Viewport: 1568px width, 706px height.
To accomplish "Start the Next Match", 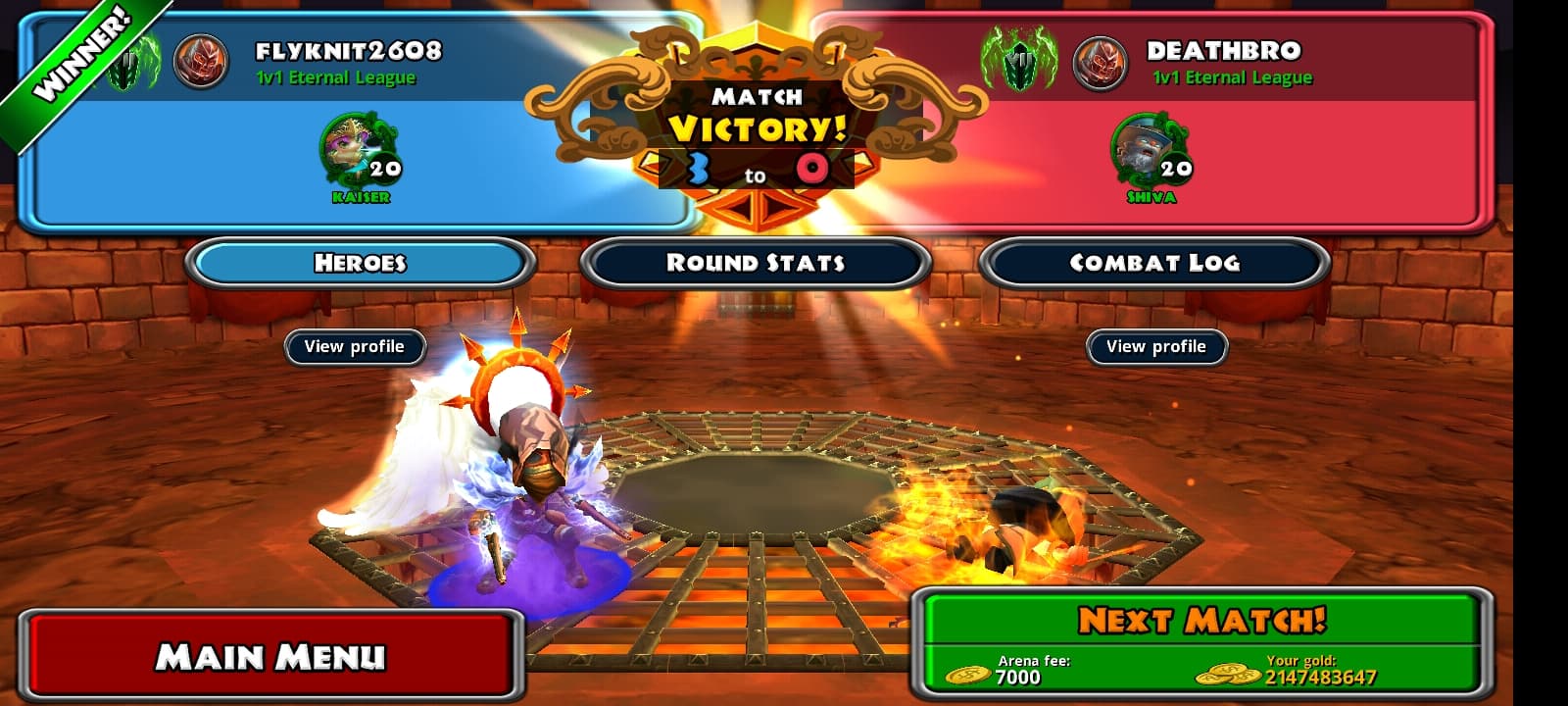I will pyautogui.click(x=1201, y=621).
